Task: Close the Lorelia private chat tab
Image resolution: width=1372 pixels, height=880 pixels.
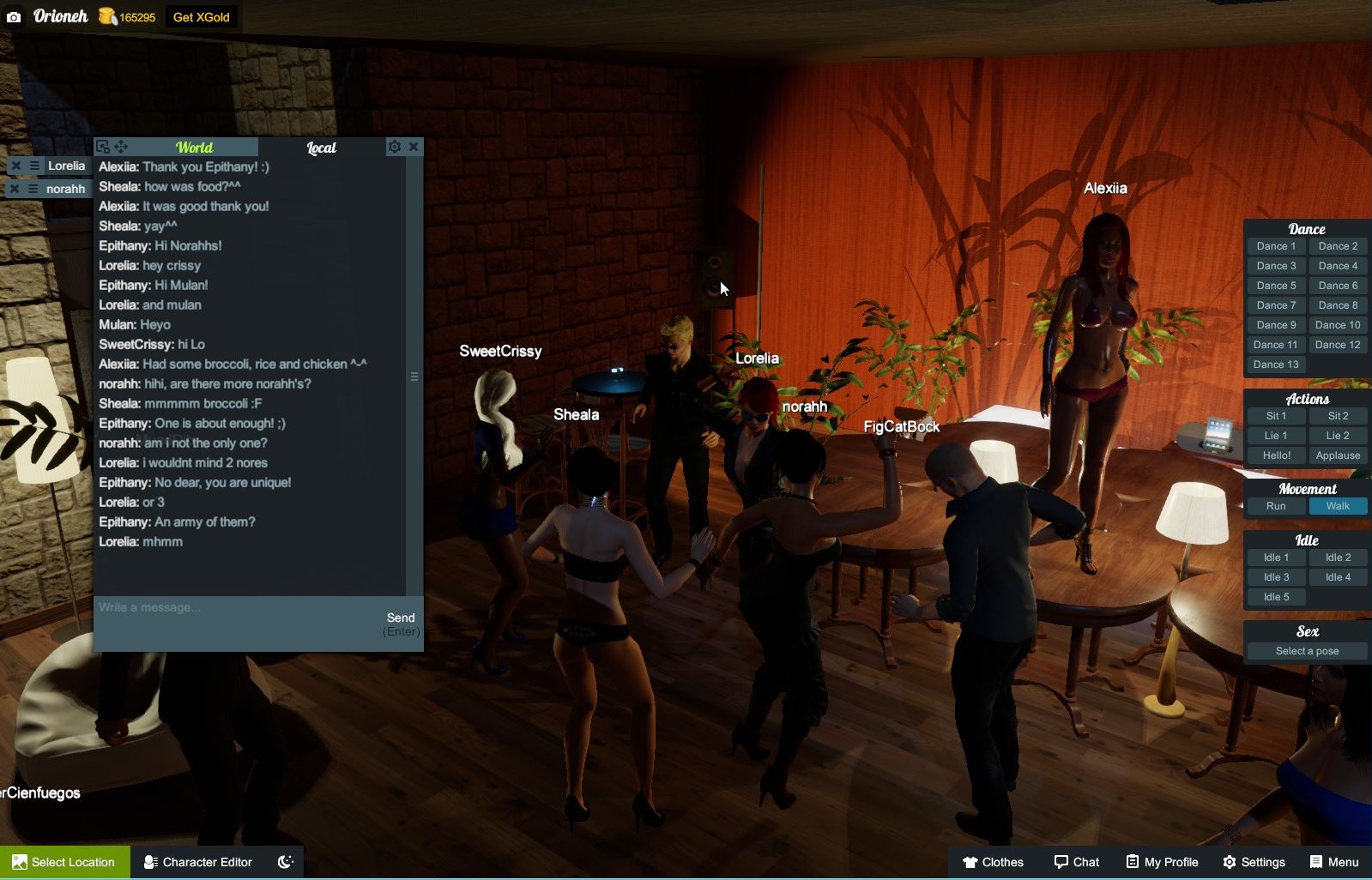Action: tap(15, 166)
